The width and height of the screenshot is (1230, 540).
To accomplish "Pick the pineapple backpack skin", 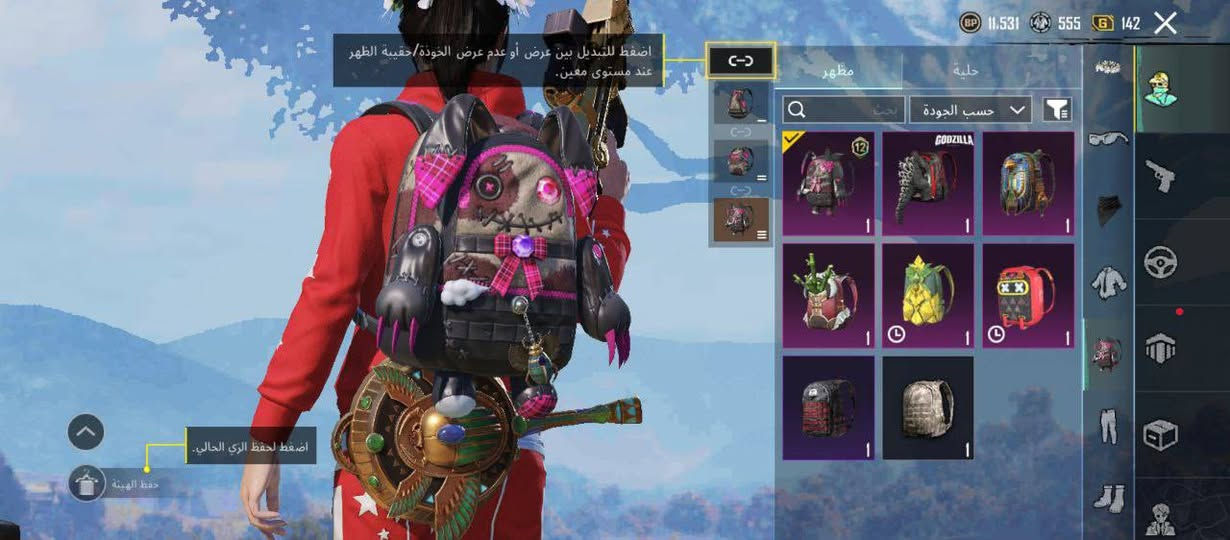I will click(927, 296).
